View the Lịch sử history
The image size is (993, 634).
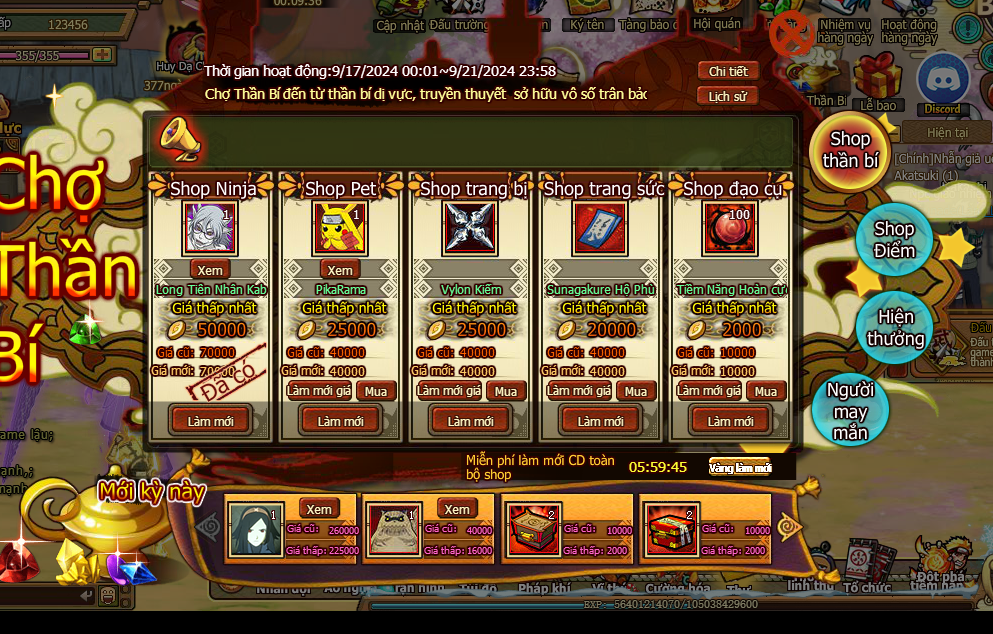click(728, 97)
